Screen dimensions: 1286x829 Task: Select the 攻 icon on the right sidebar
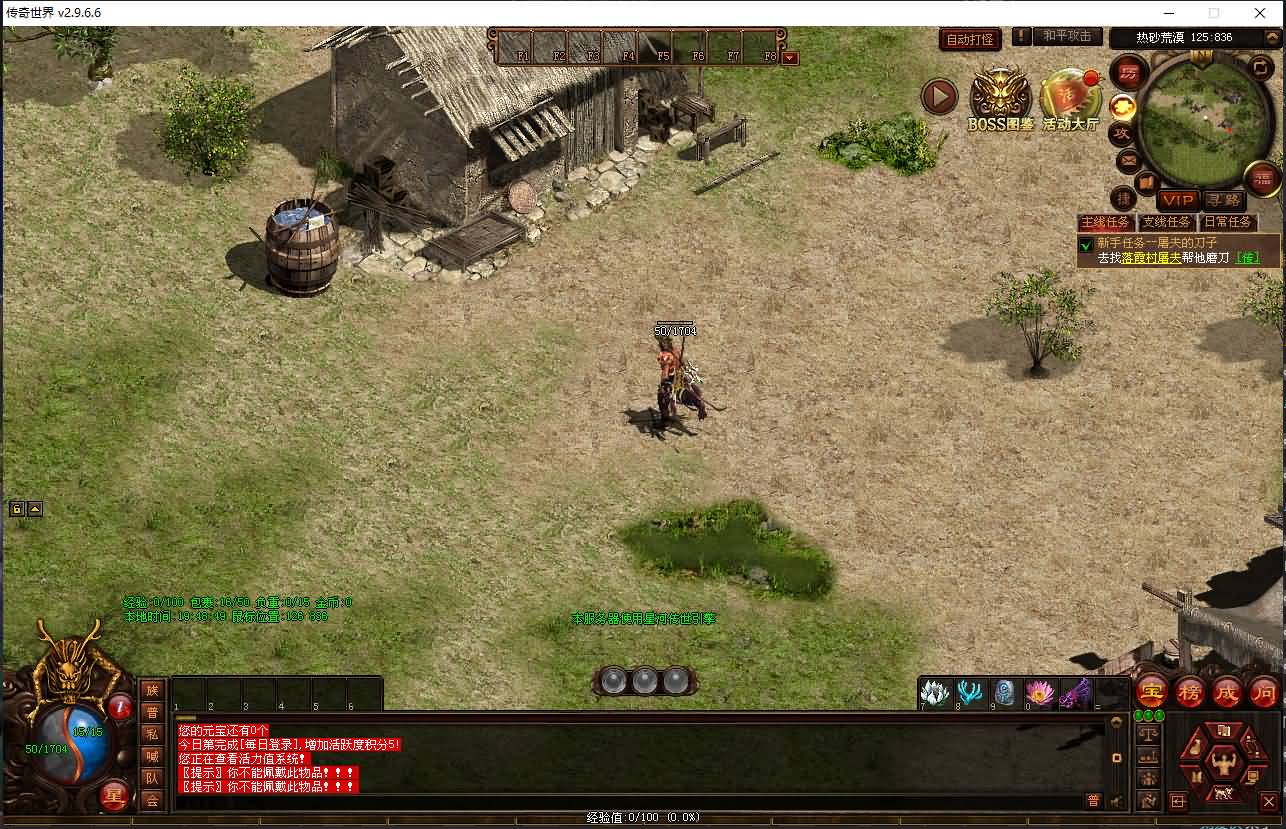point(1122,132)
